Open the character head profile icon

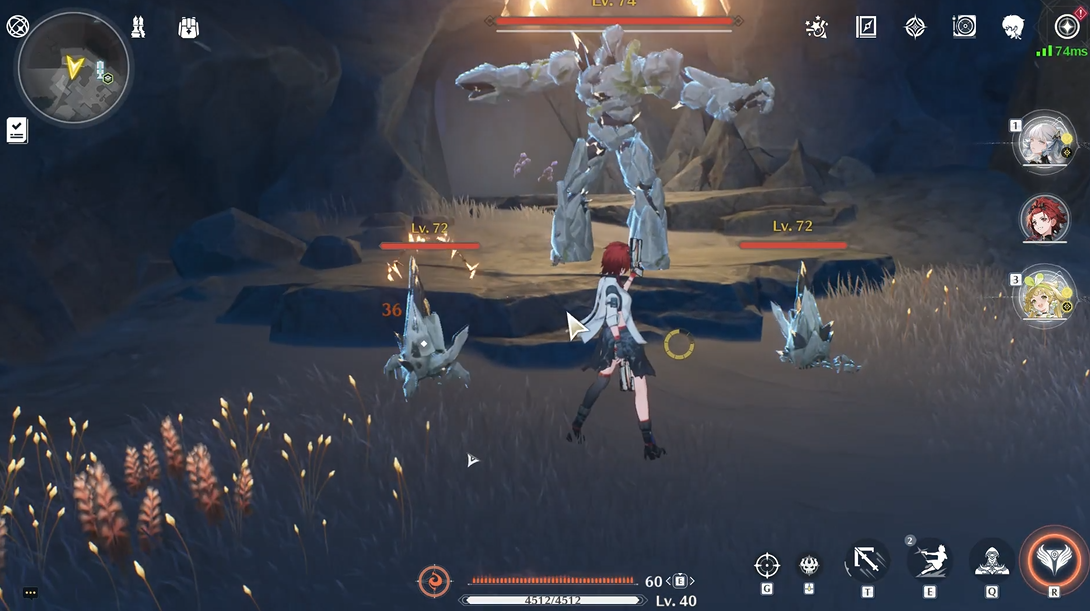point(1013,28)
